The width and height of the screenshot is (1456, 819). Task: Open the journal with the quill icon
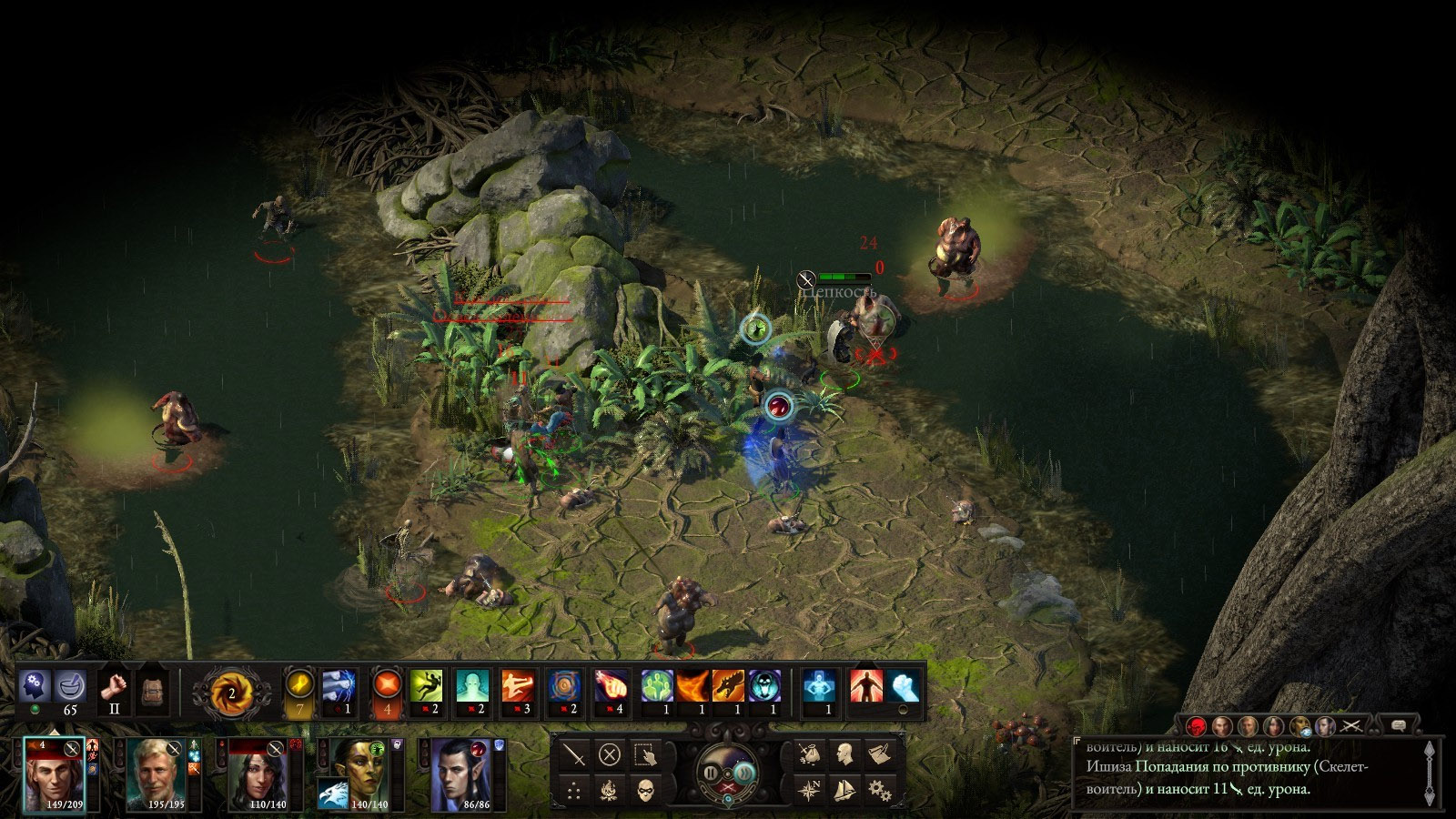coord(879,753)
